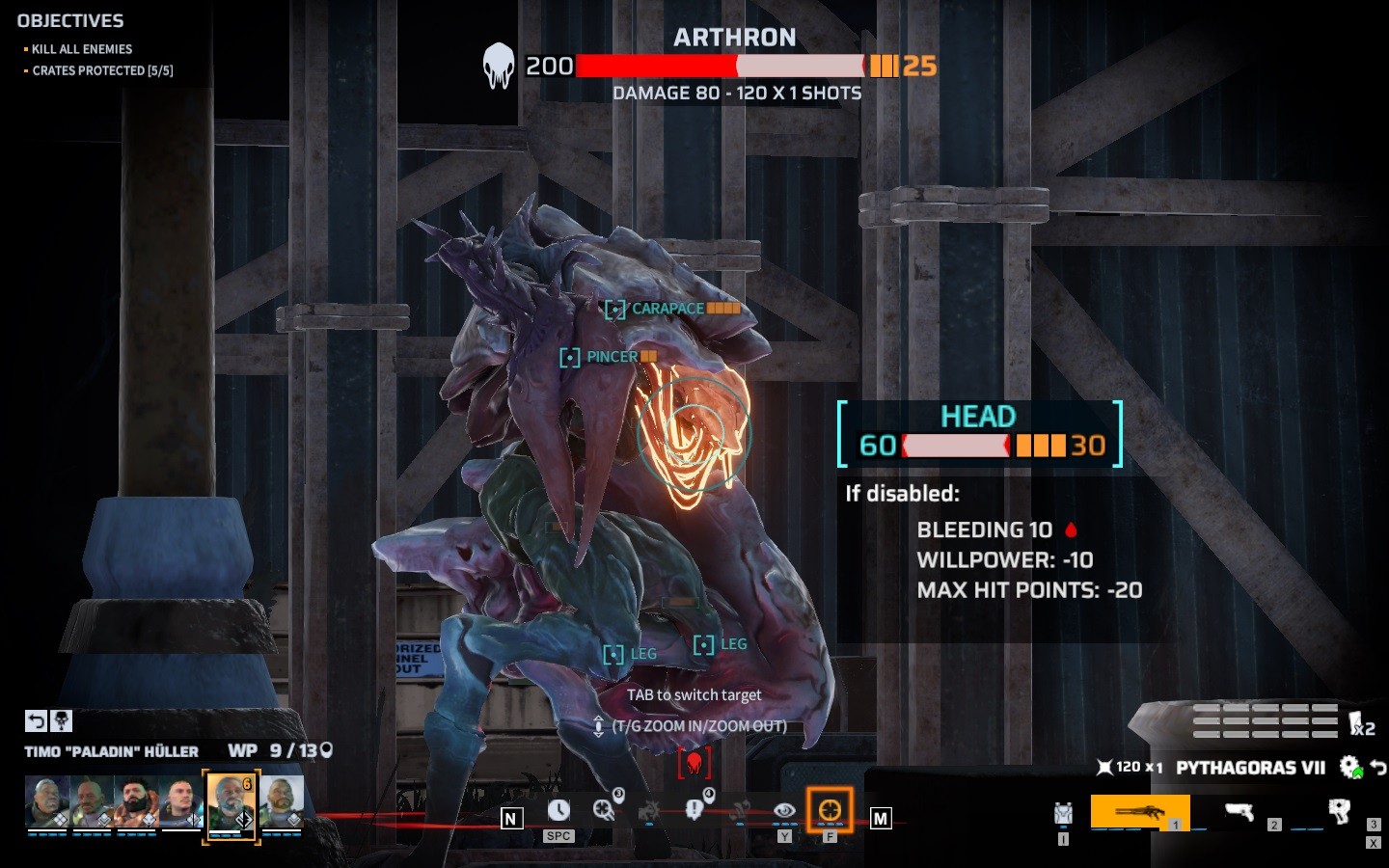Target the PINCER body part label

point(612,357)
